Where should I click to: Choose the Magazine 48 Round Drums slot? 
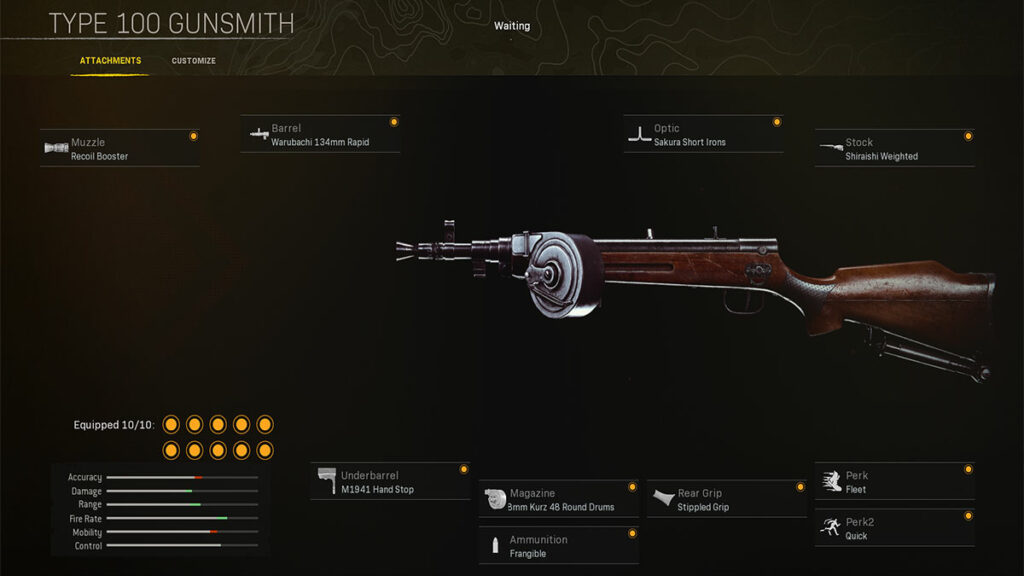point(559,500)
